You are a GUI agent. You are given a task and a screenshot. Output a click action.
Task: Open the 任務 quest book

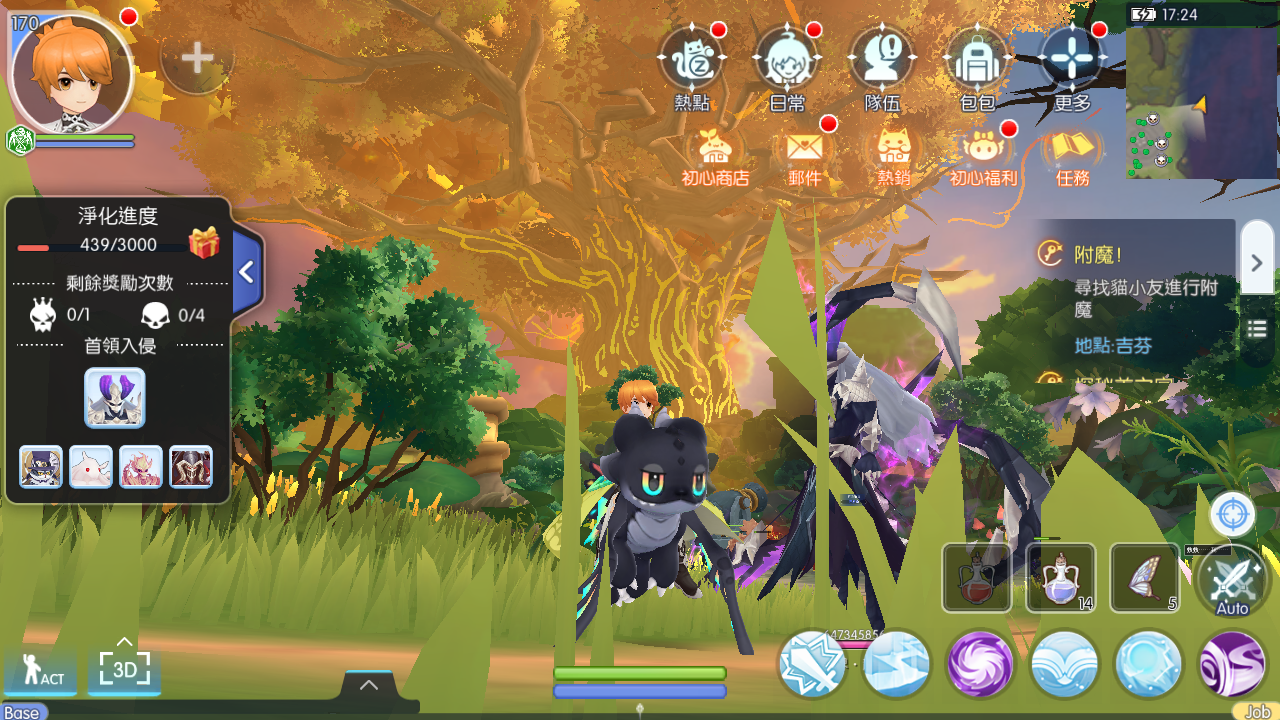click(x=1072, y=155)
